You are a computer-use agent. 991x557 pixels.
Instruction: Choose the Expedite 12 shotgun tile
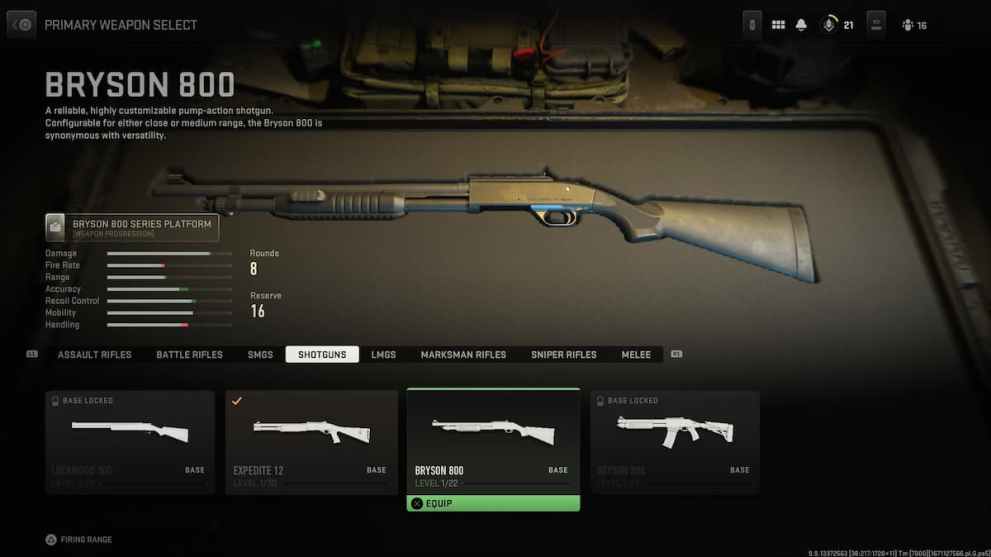coord(311,441)
